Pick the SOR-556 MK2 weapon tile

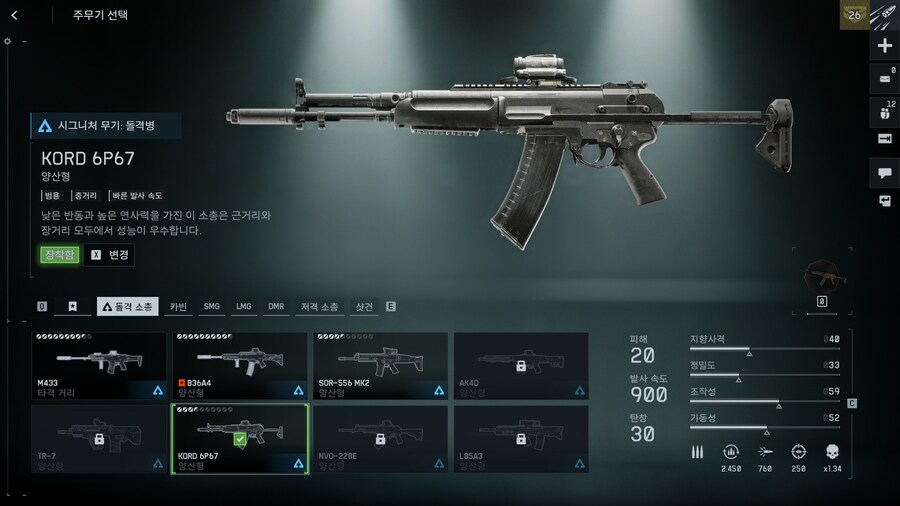380,366
